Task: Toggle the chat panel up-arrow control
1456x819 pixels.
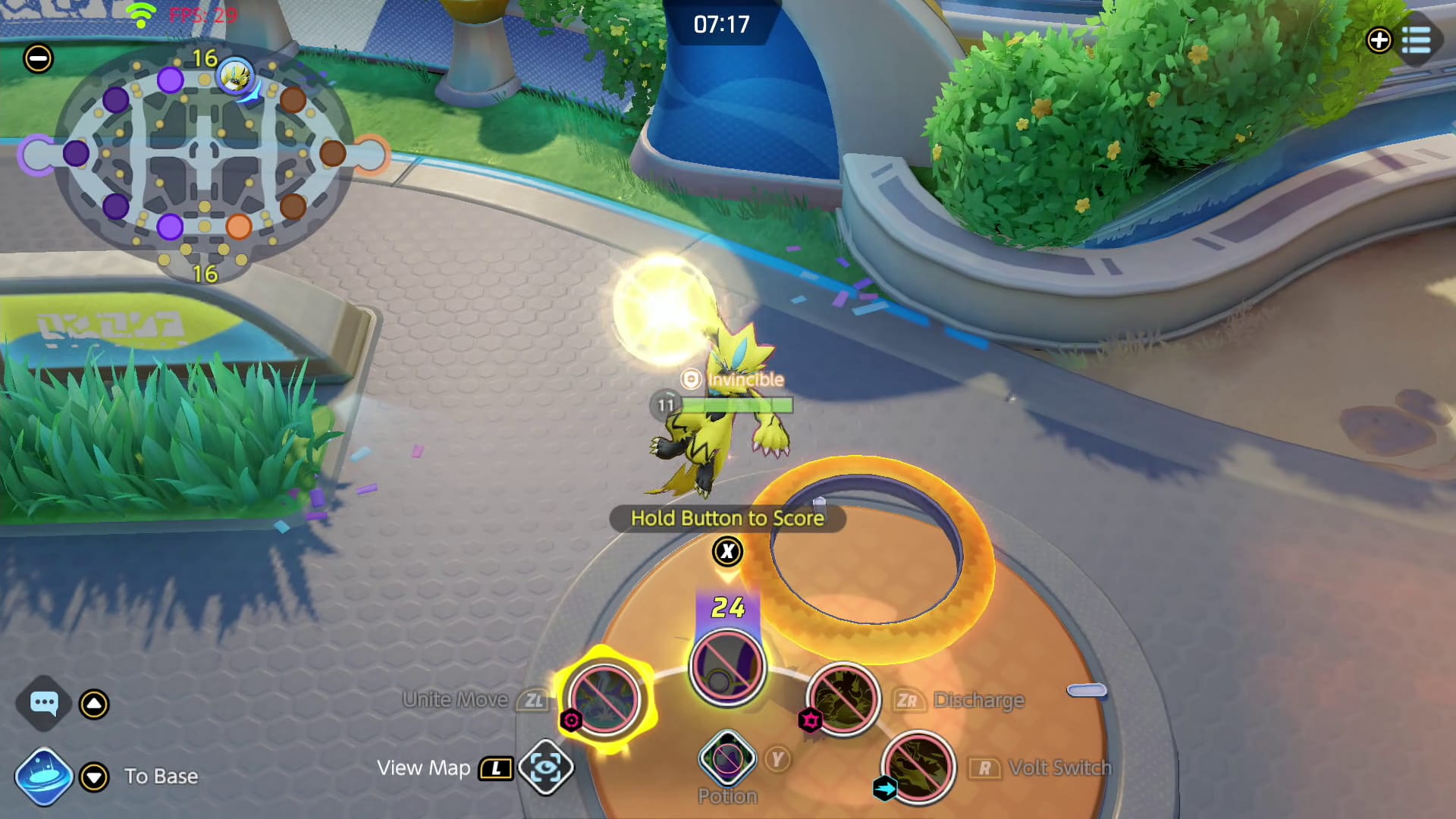Action: tap(94, 704)
